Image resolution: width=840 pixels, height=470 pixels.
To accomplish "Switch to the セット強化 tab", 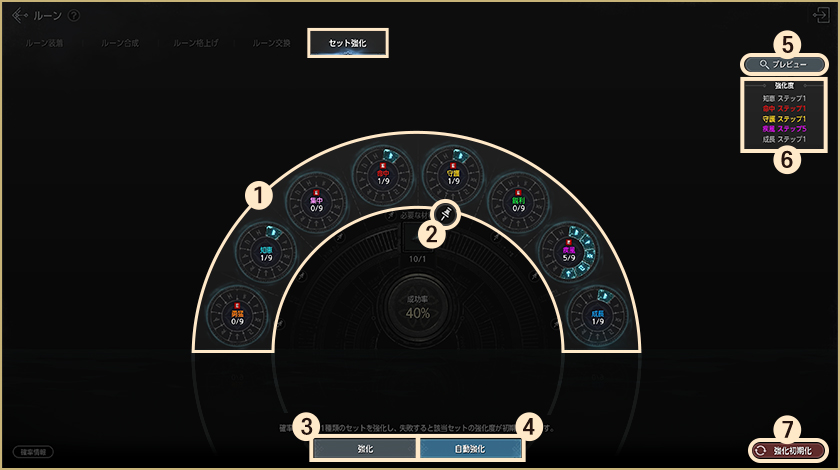I will pyautogui.click(x=346, y=43).
